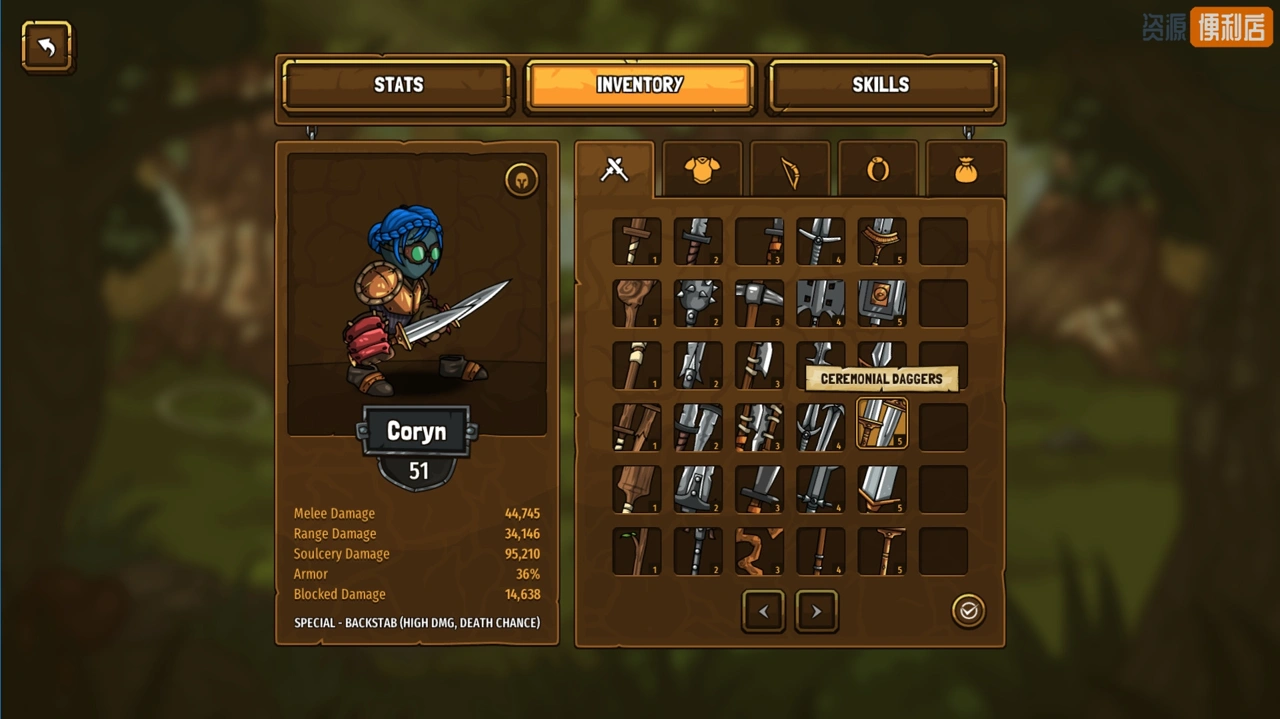Switch to the pouch items category
The width and height of the screenshot is (1280, 719).
[965, 171]
